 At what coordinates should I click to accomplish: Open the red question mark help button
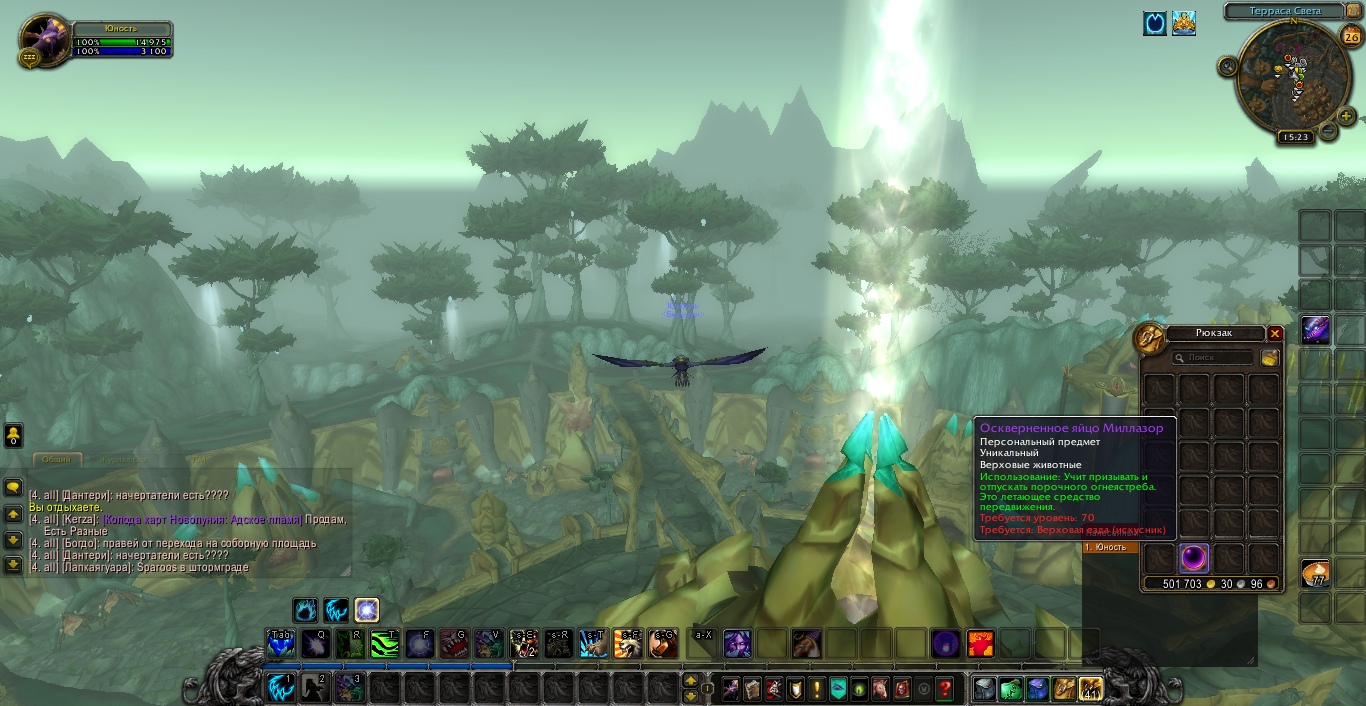[945, 688]
